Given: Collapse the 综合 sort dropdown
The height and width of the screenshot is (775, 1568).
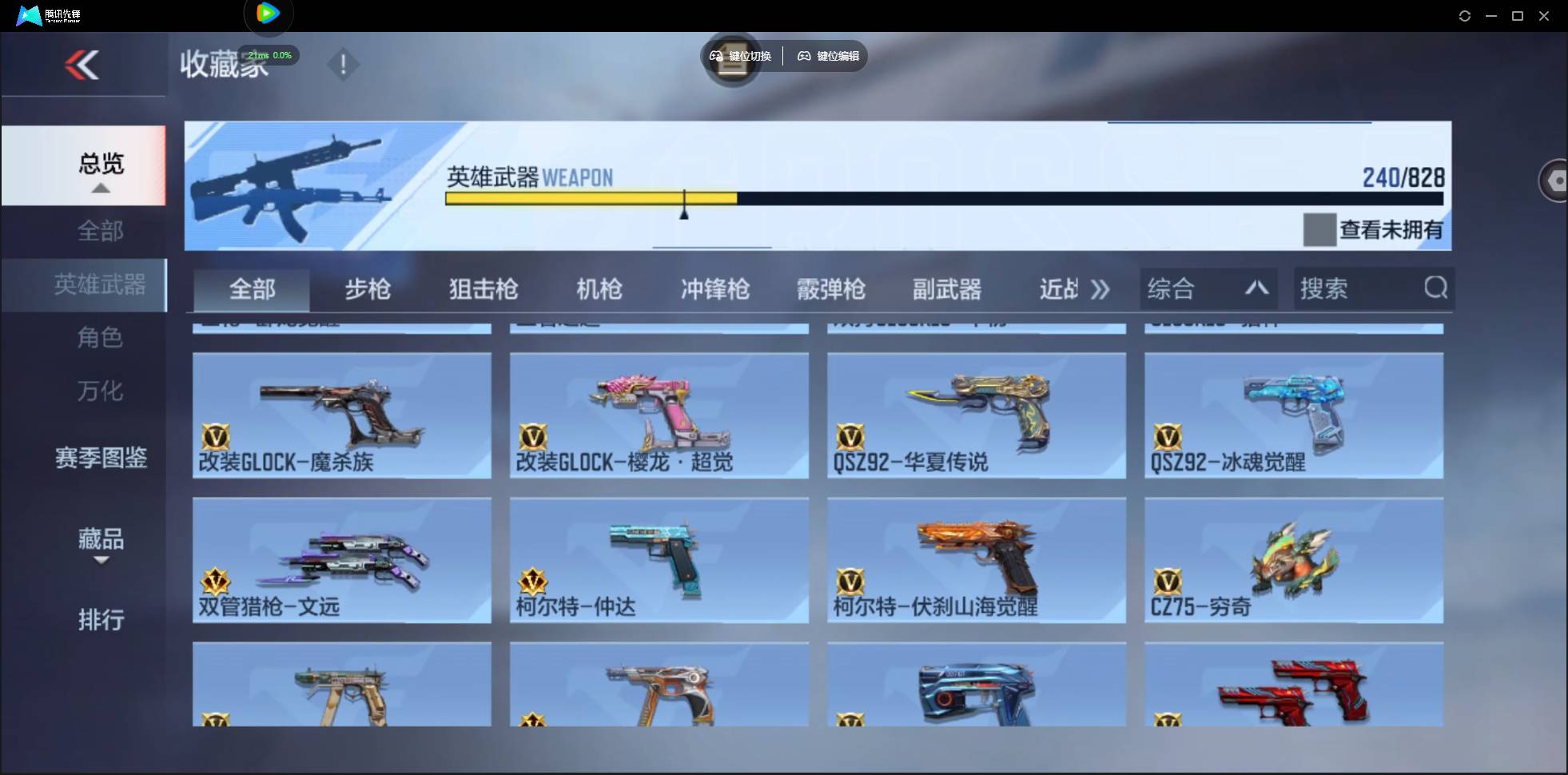Looking at the screenshot, I should coord(1256,288).
